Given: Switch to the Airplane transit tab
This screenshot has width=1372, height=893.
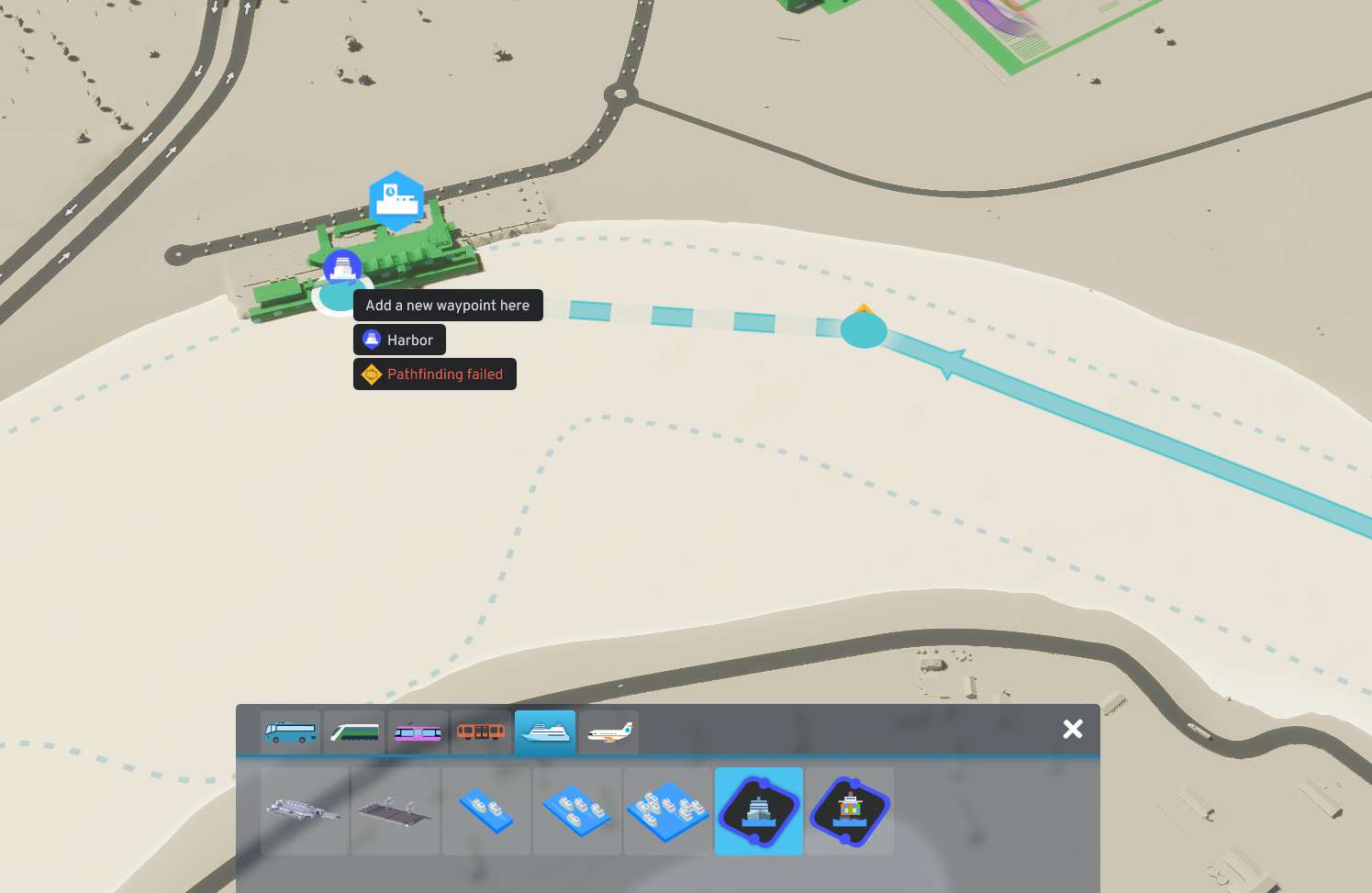Looking at the screenshot, I should 608,731.
